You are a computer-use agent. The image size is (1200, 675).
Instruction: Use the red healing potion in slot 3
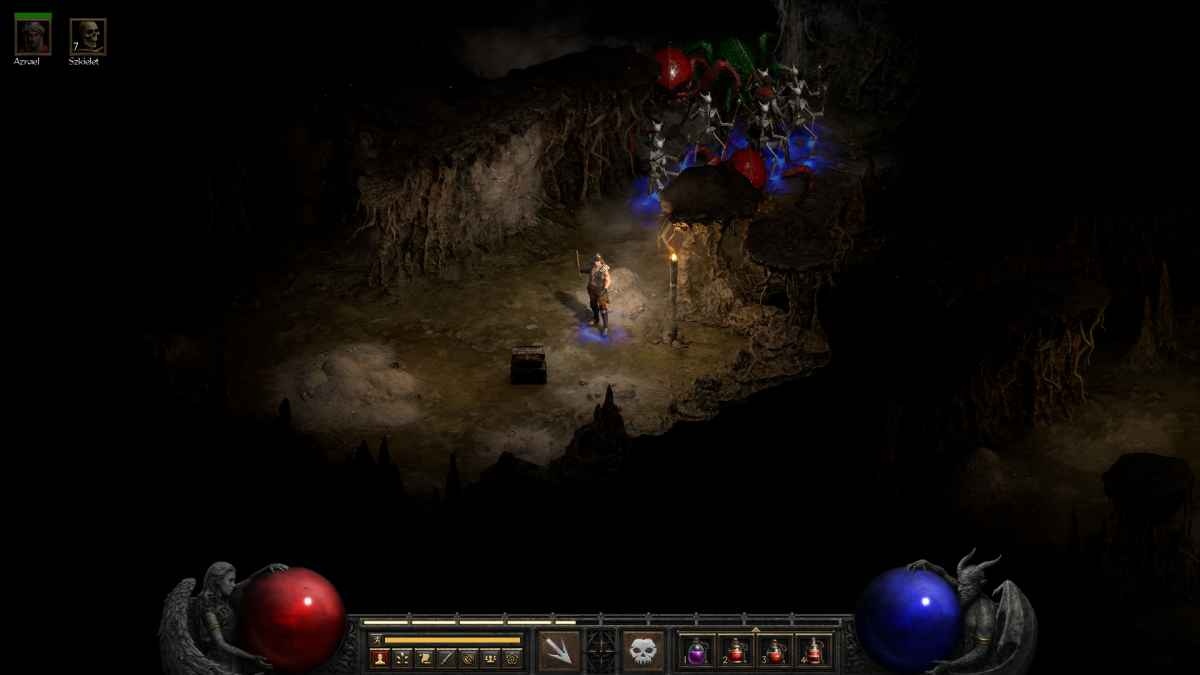[776, 651]
